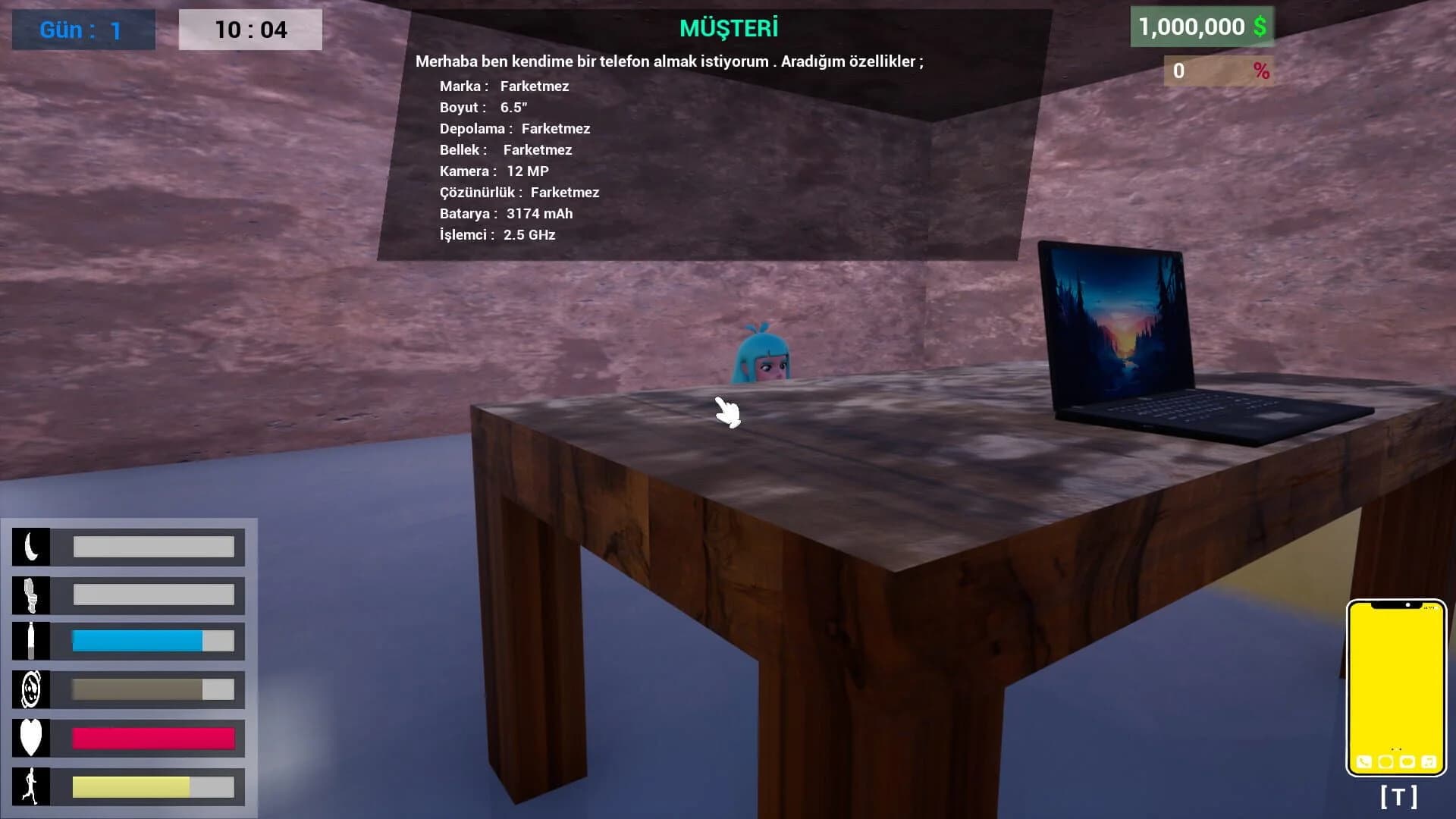Screen dimensions: 1456x819
Task: Open the phone call app on the phone
Action: [x=1363, y=761]
